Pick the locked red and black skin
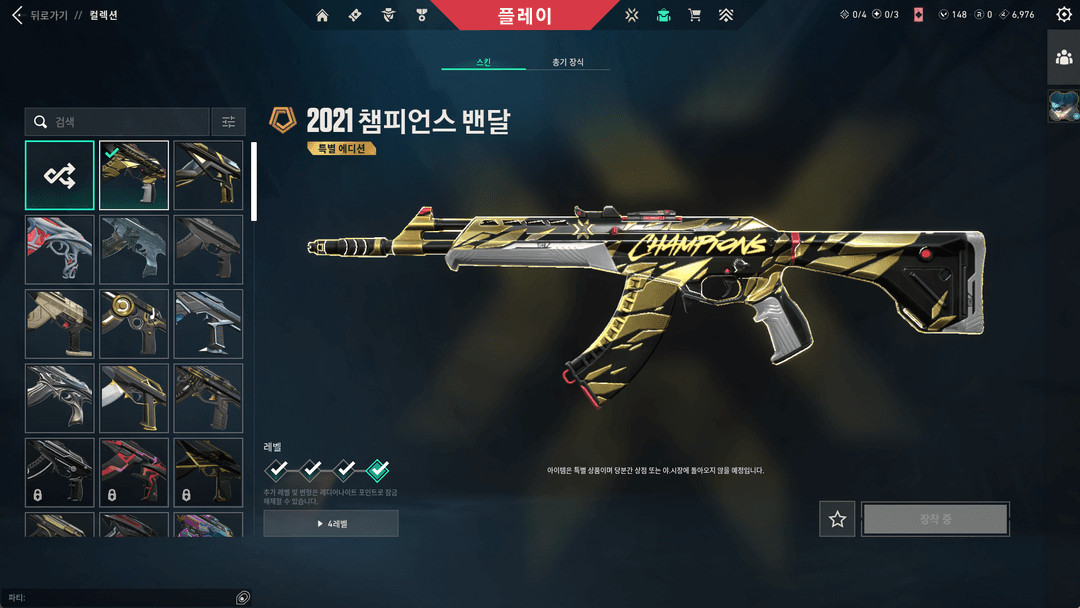 134,471
